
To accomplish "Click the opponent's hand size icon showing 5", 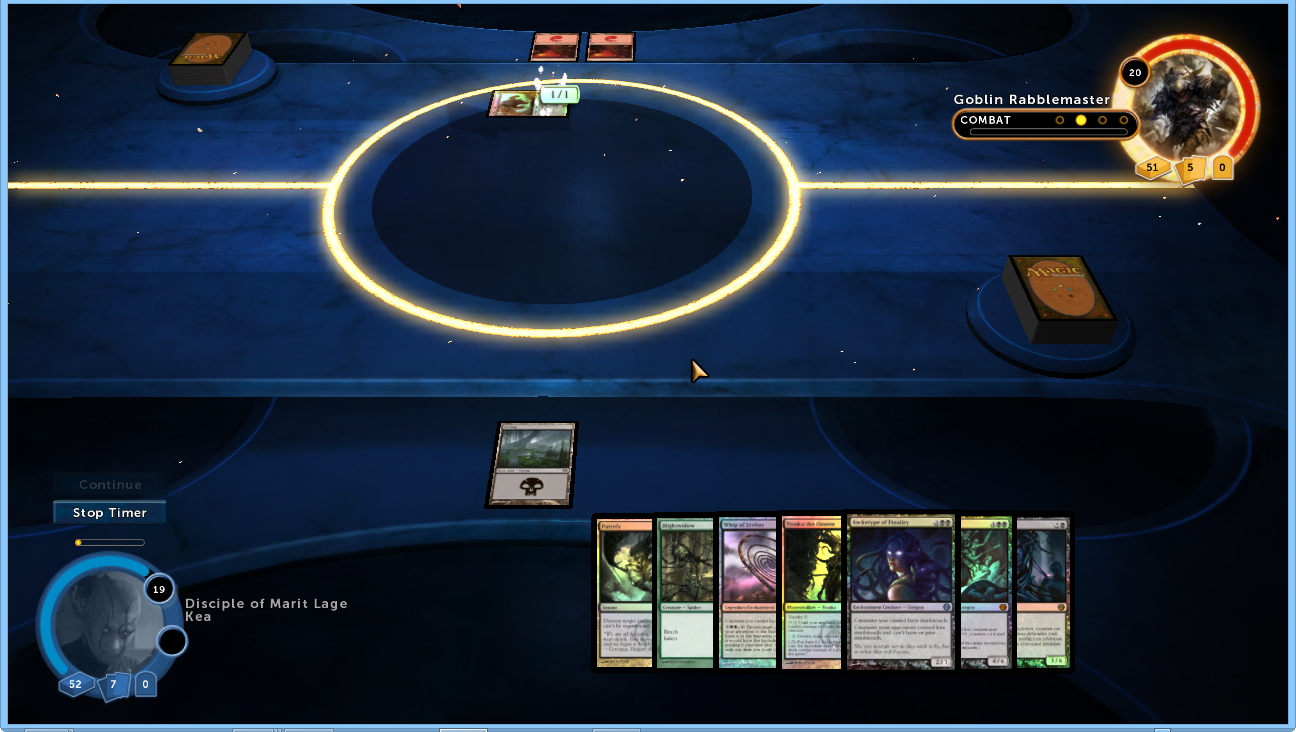I will pyautogui.click(x=1190, y=168).
